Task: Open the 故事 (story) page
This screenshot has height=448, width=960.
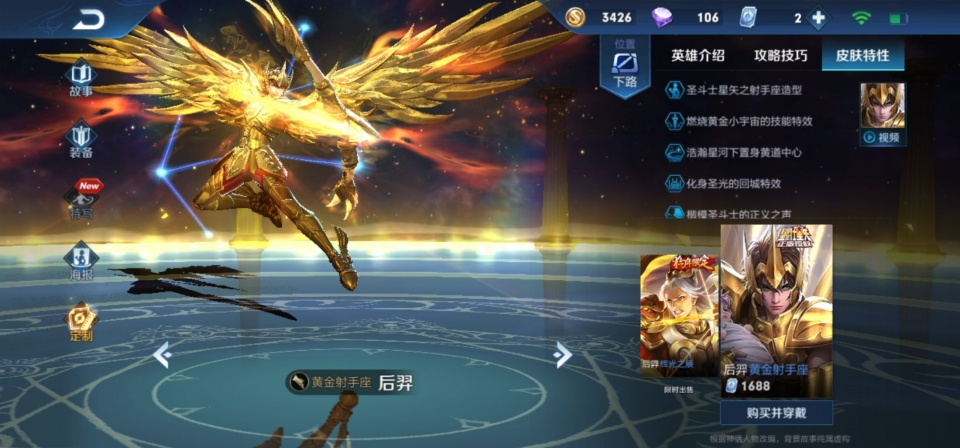Action: pyautogui.click(x=81, y=78)
